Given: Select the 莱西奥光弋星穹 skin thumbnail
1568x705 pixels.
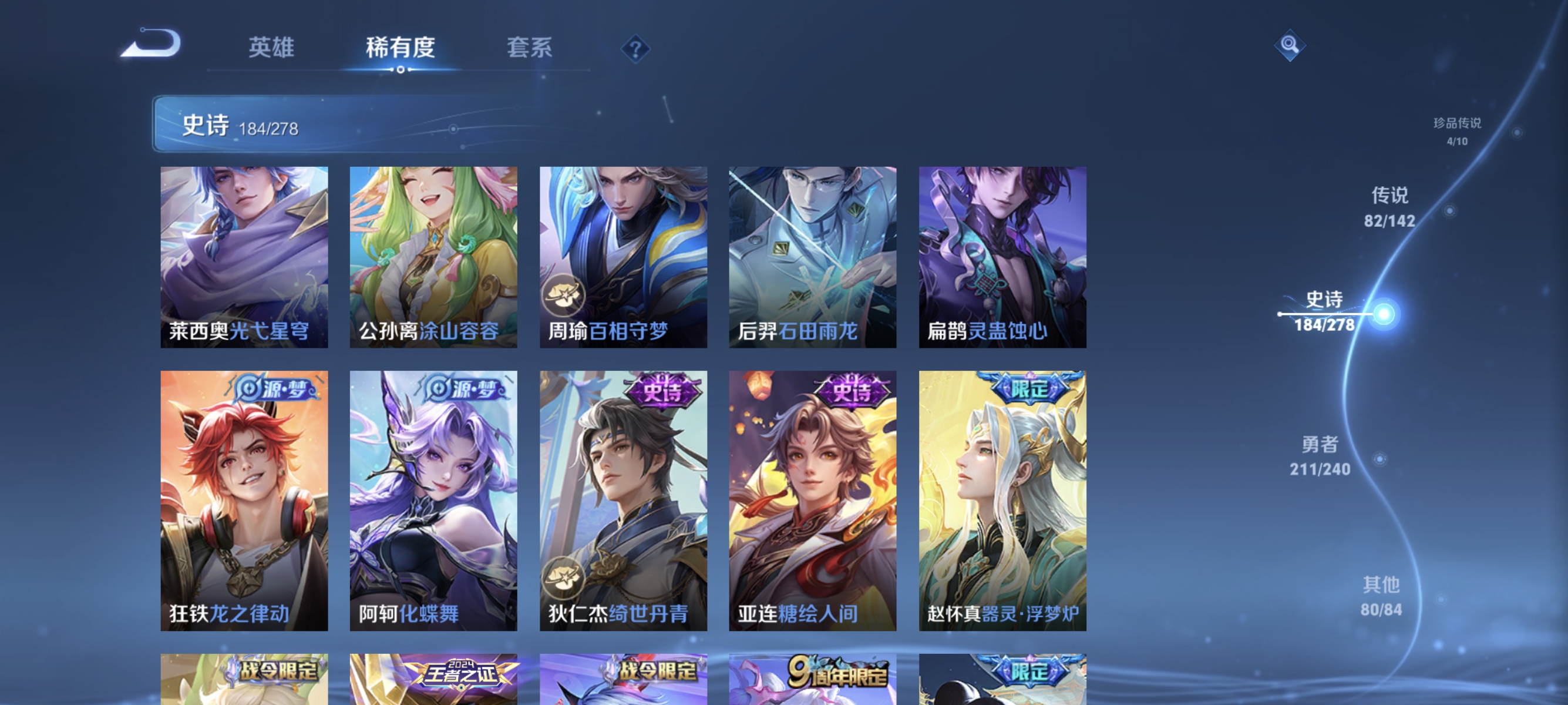Looking at the screenshot, I should coord(244,256).
